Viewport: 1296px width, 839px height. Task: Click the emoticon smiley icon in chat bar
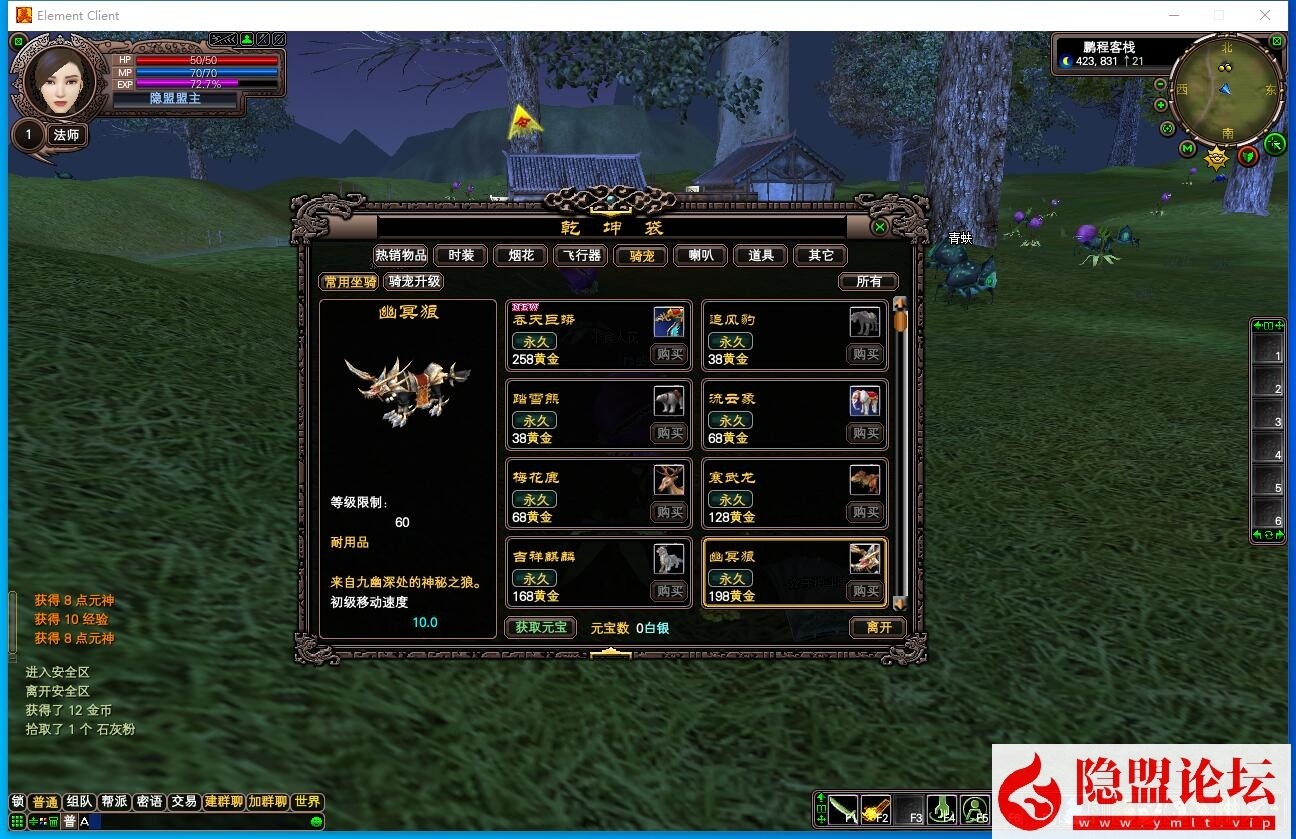(x=316, y=821)
